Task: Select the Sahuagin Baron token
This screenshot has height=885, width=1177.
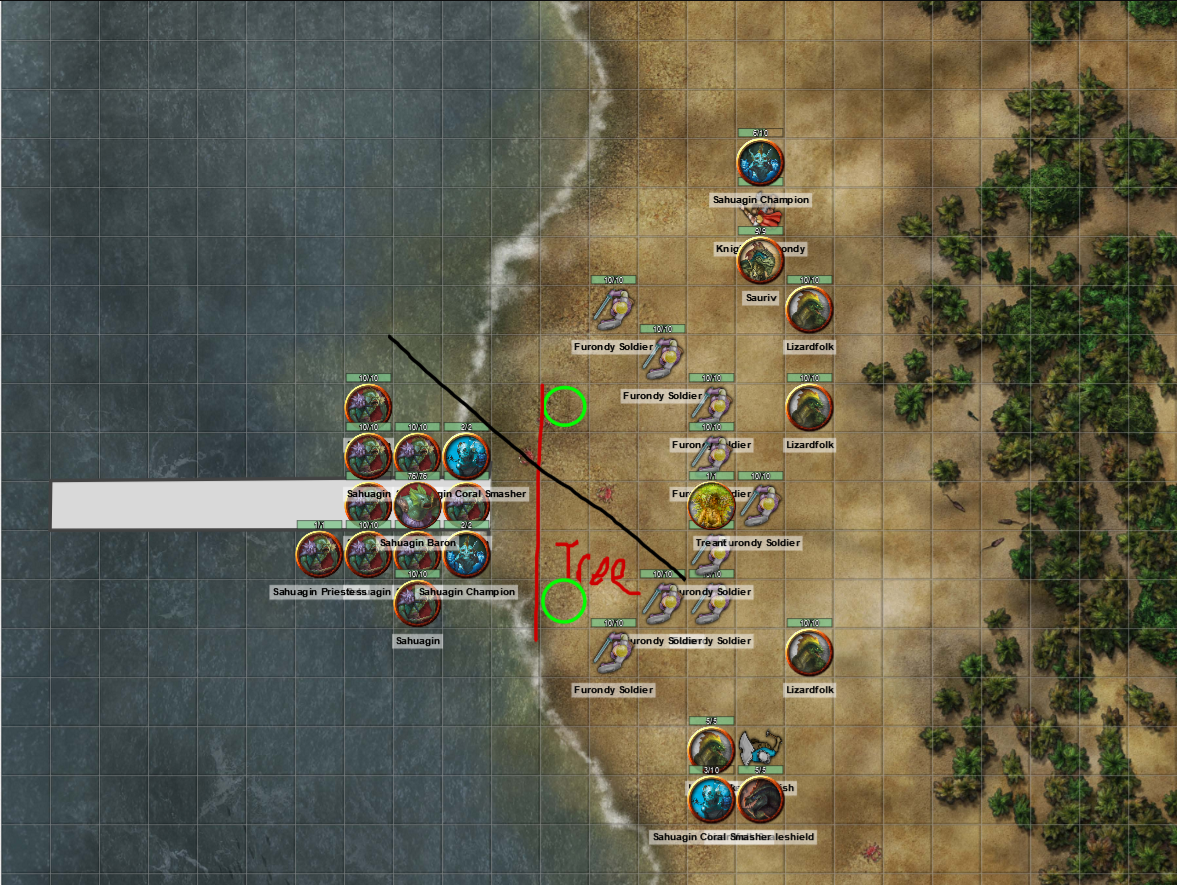Action: (416, 506)
